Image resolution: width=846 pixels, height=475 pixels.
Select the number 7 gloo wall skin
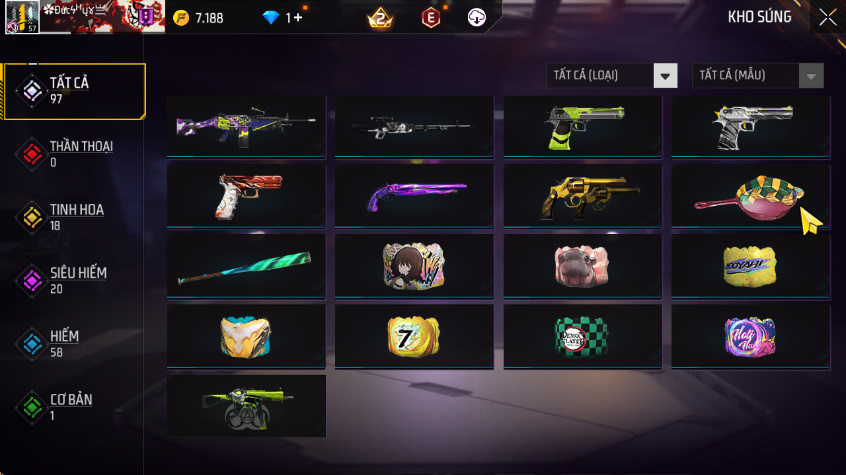coord(414,336)
